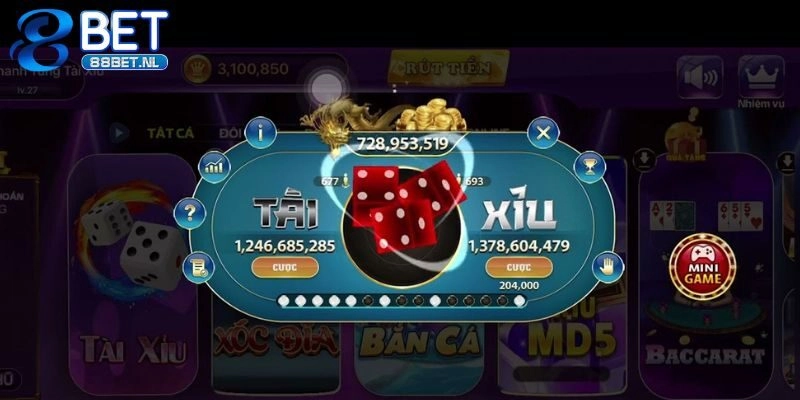View the trophy leaderboard icon

(591, 165)
